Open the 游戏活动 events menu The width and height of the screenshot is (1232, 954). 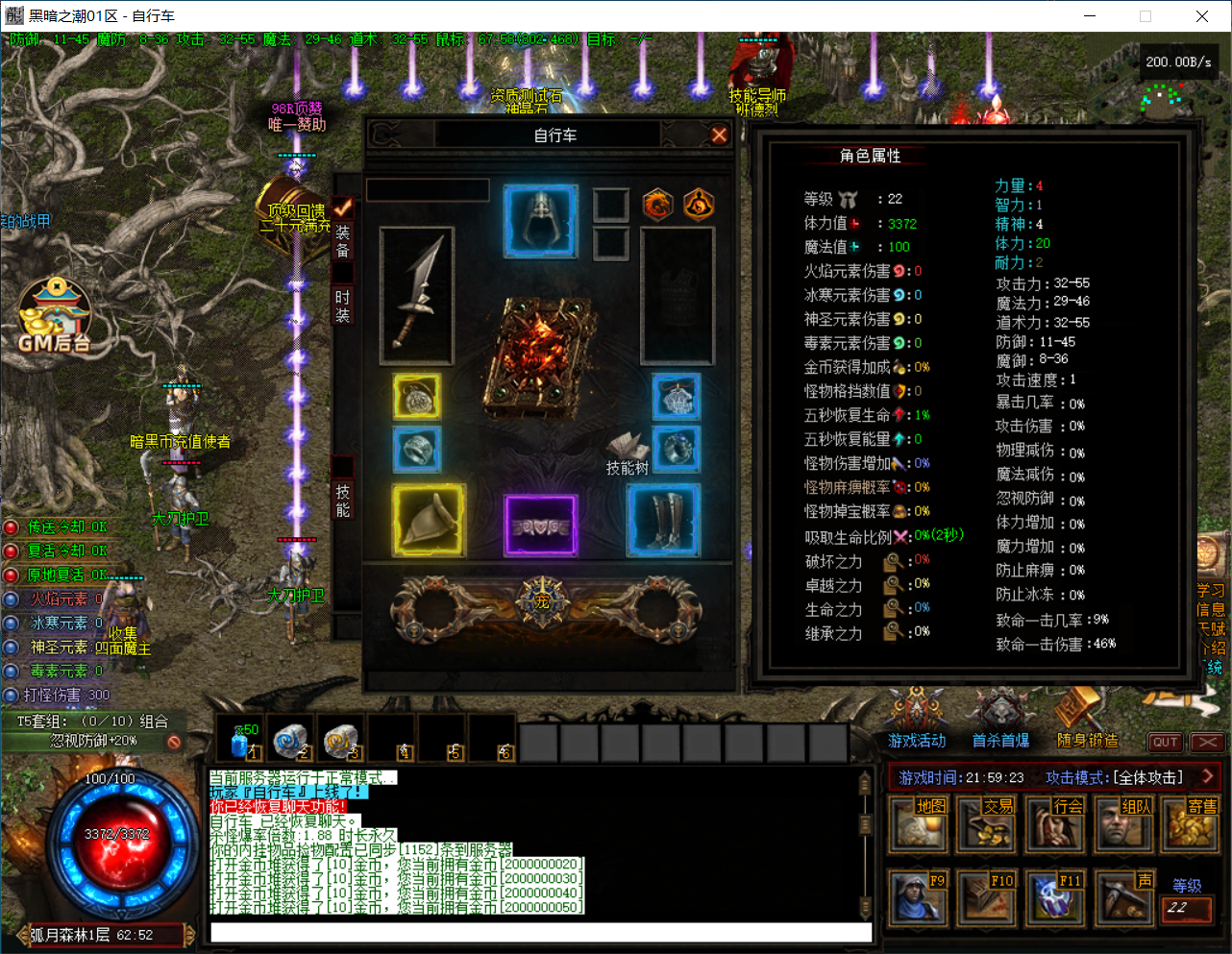[917, 721]
